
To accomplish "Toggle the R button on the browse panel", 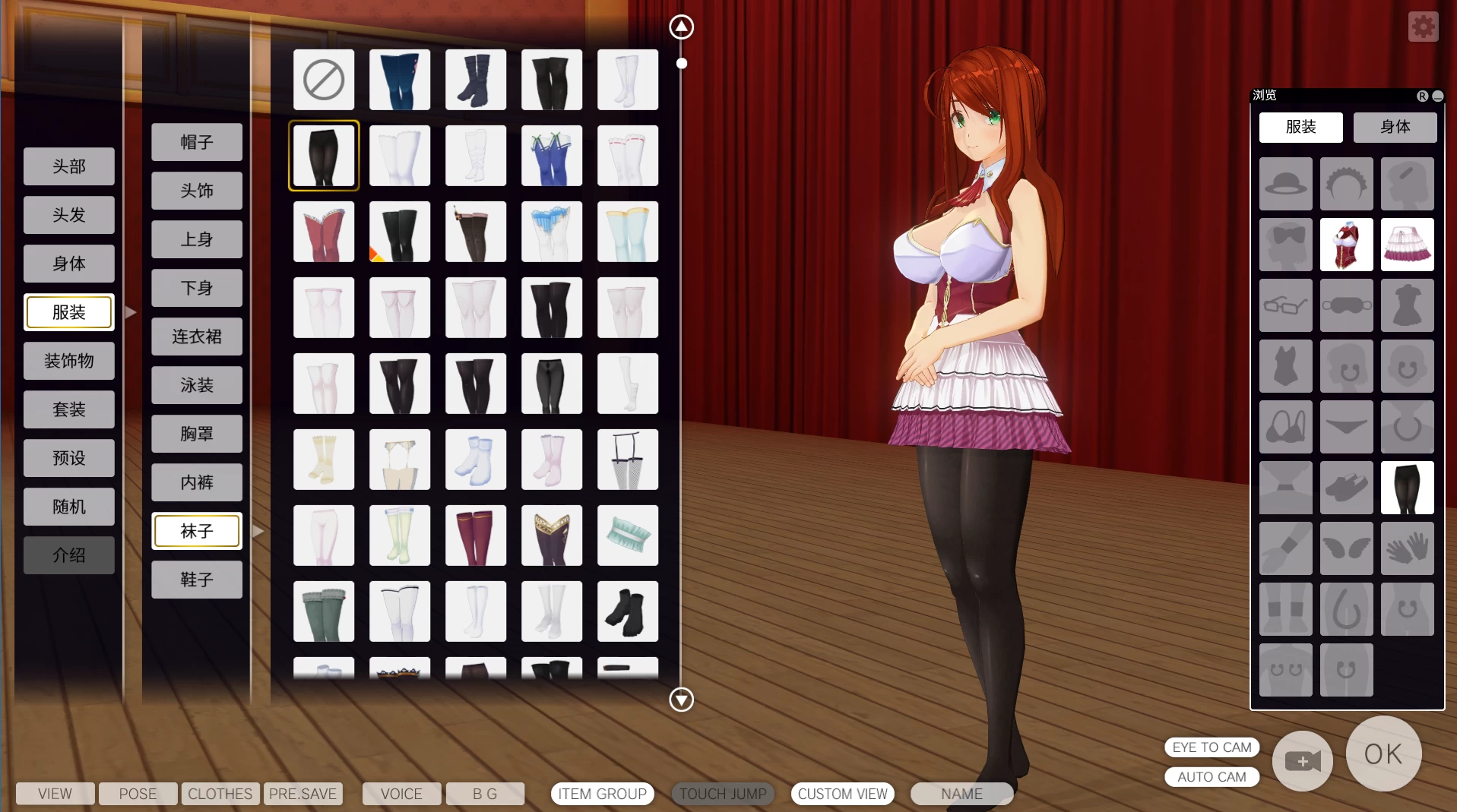I will [1422, 96].
